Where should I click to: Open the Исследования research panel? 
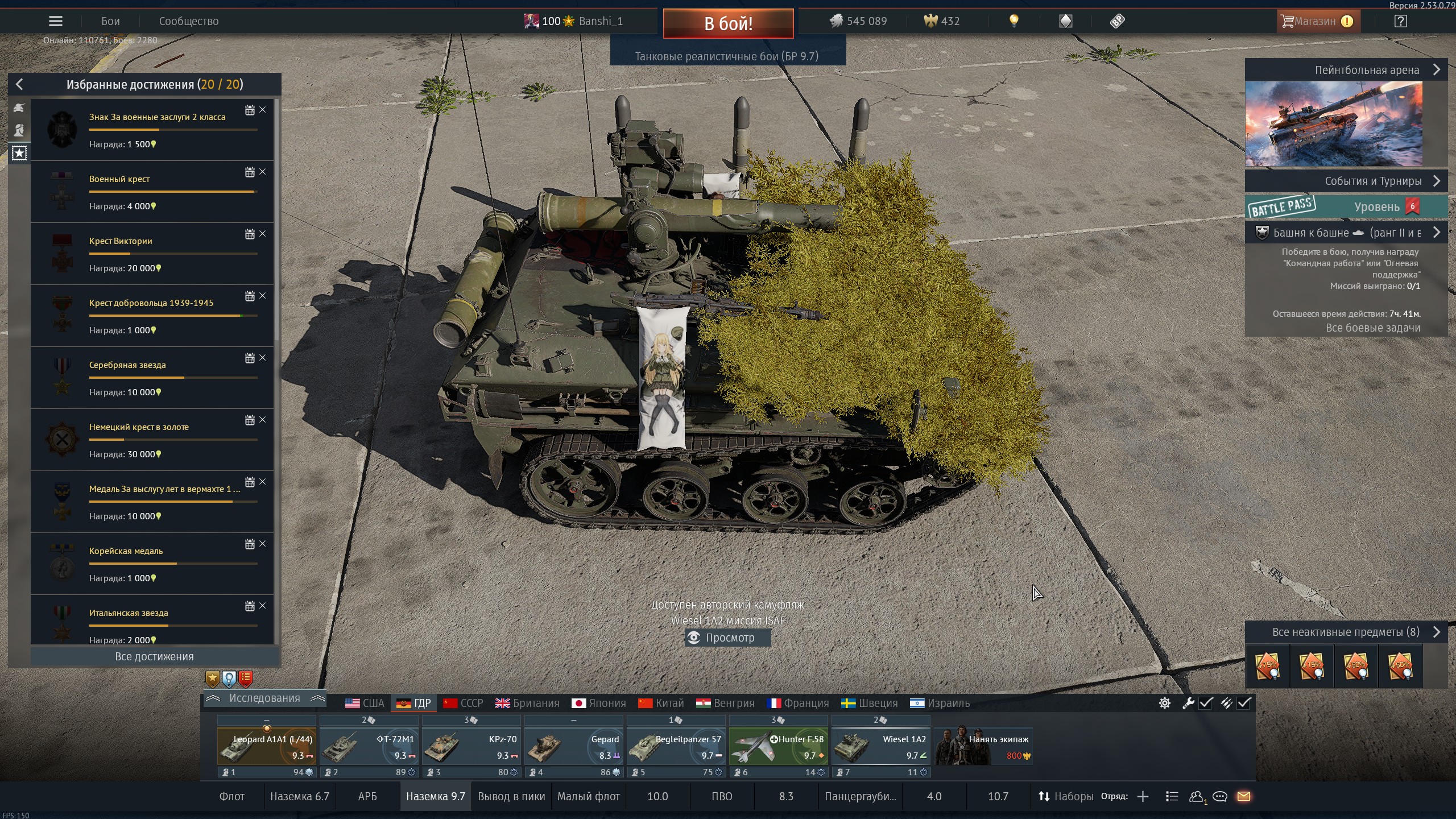coord(264,698)
